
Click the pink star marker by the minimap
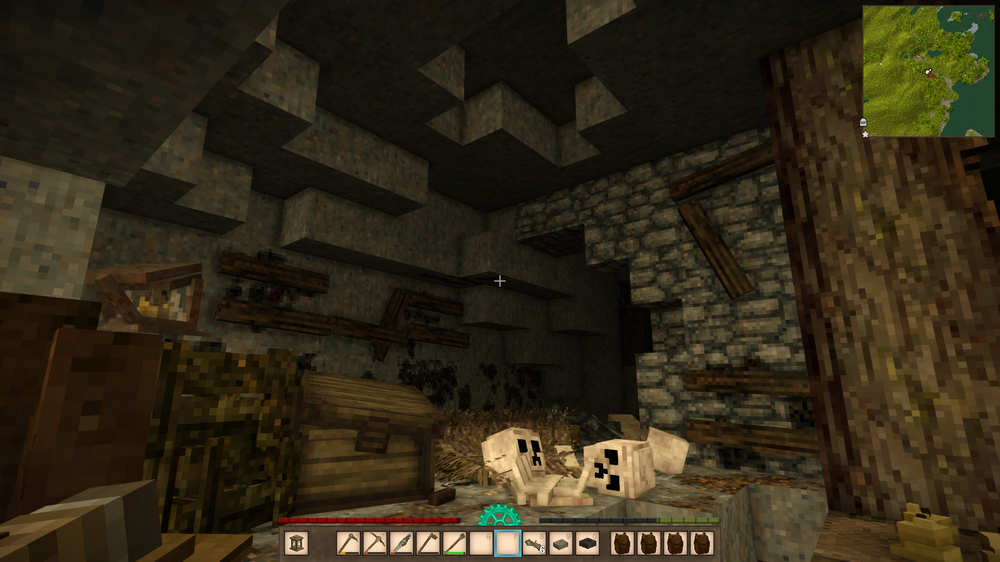click(865, 134)
